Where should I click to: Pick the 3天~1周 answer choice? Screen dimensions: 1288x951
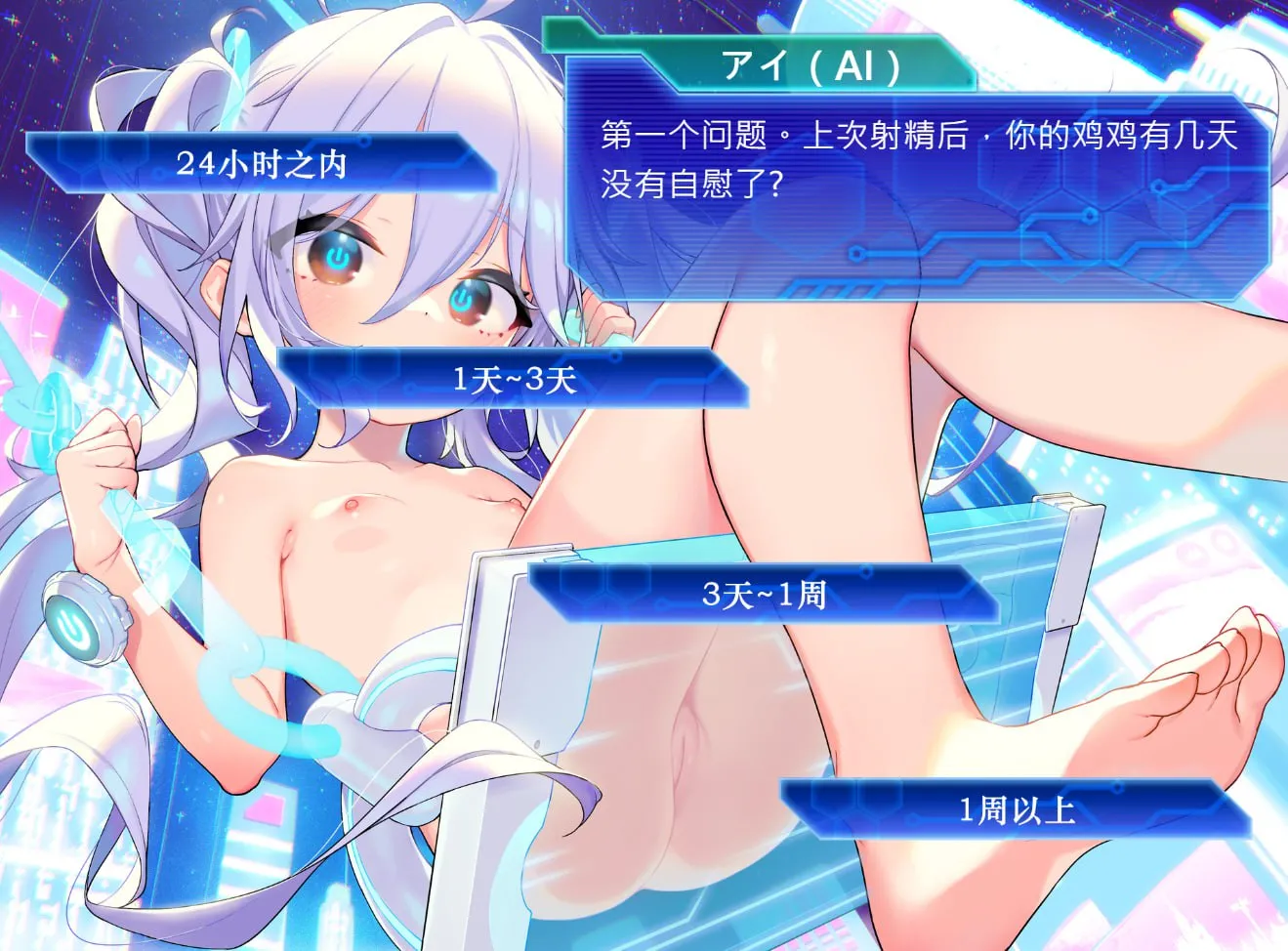765,594
